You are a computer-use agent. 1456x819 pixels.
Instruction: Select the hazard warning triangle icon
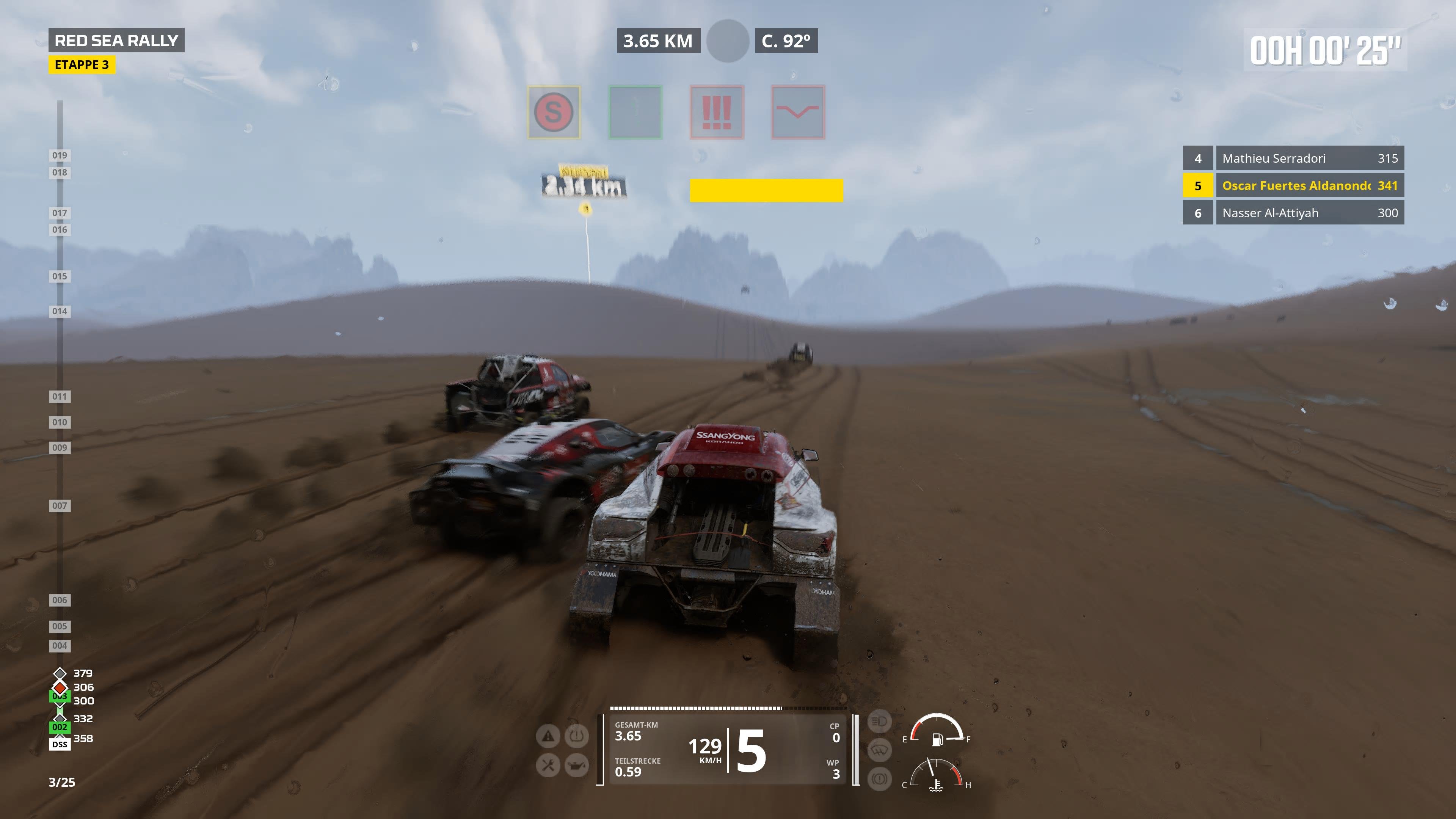(x=548, y=736)
